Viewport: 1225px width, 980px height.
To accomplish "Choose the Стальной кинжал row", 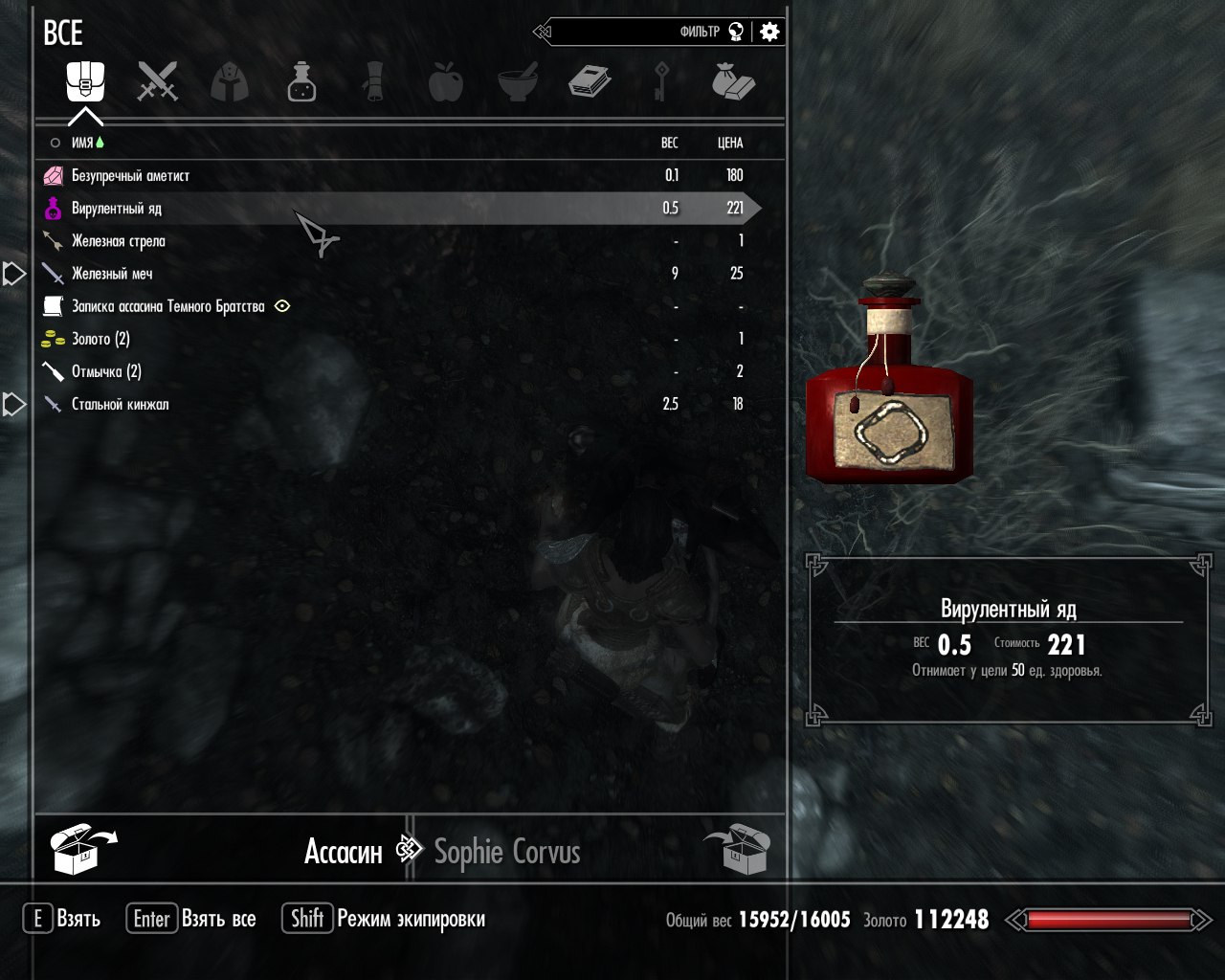I will pos(120,404).
